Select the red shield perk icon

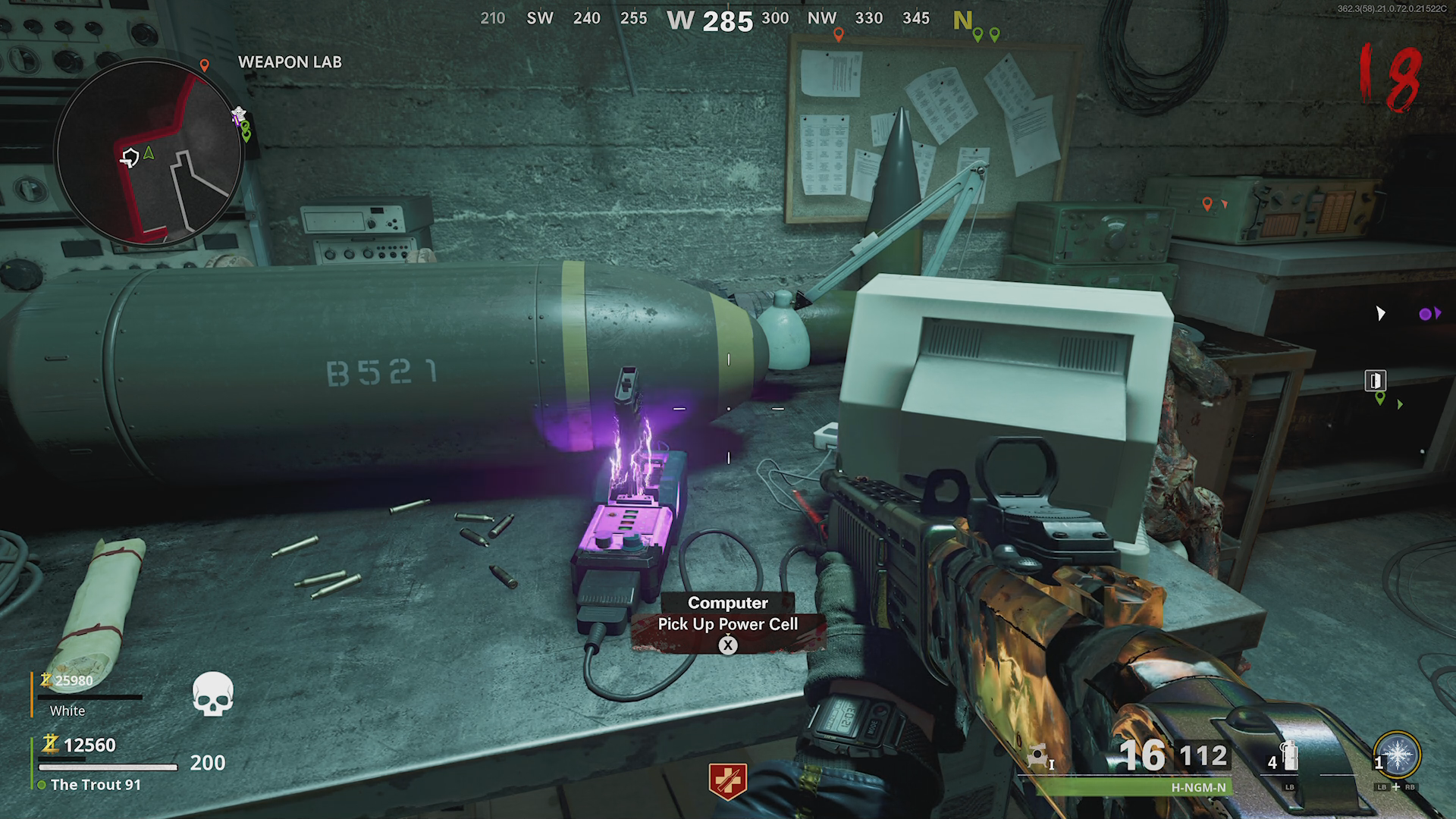727,780
